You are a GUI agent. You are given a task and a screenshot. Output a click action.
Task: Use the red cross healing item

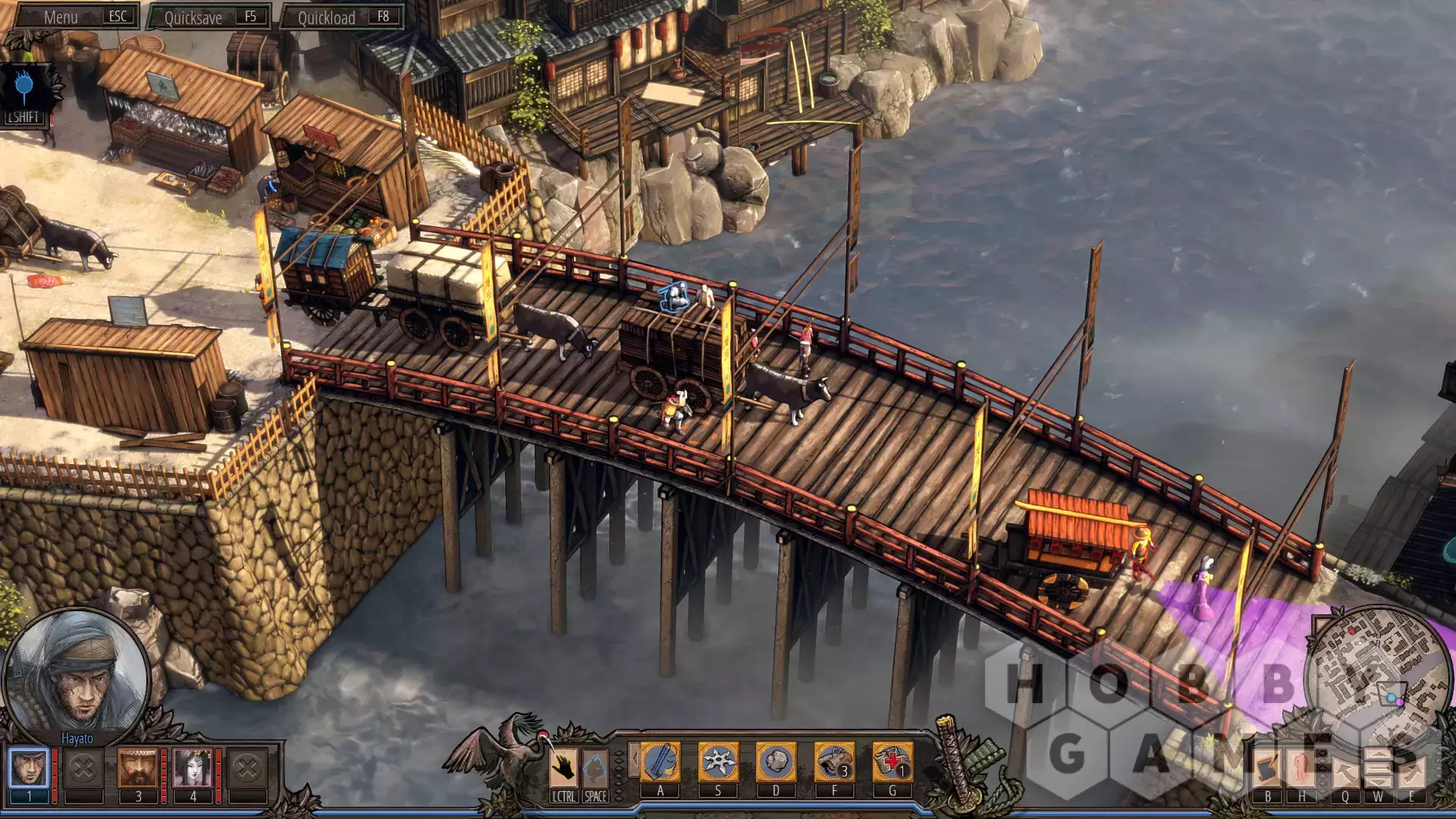(892, 761)
